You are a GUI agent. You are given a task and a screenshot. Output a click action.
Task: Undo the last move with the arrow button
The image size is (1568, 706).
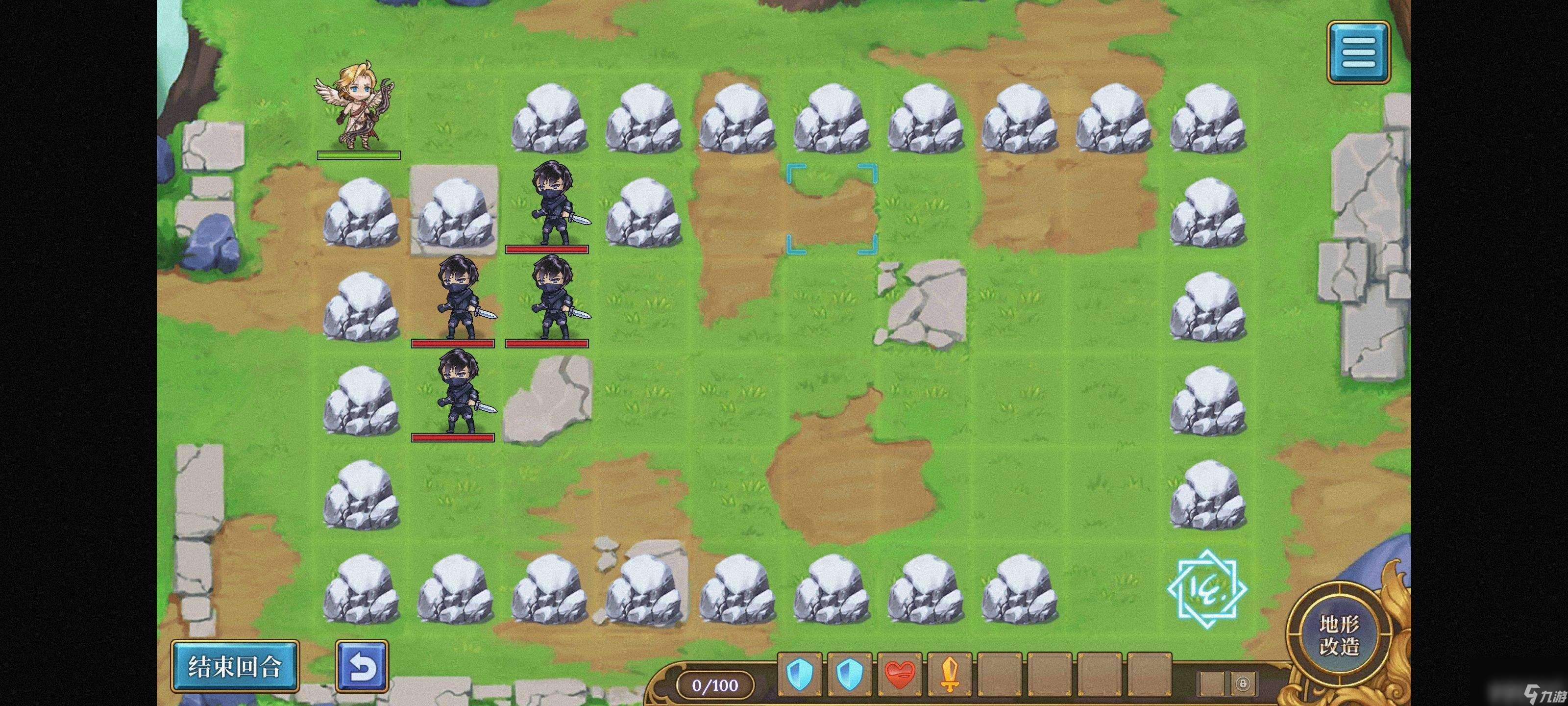pos(362,666)
